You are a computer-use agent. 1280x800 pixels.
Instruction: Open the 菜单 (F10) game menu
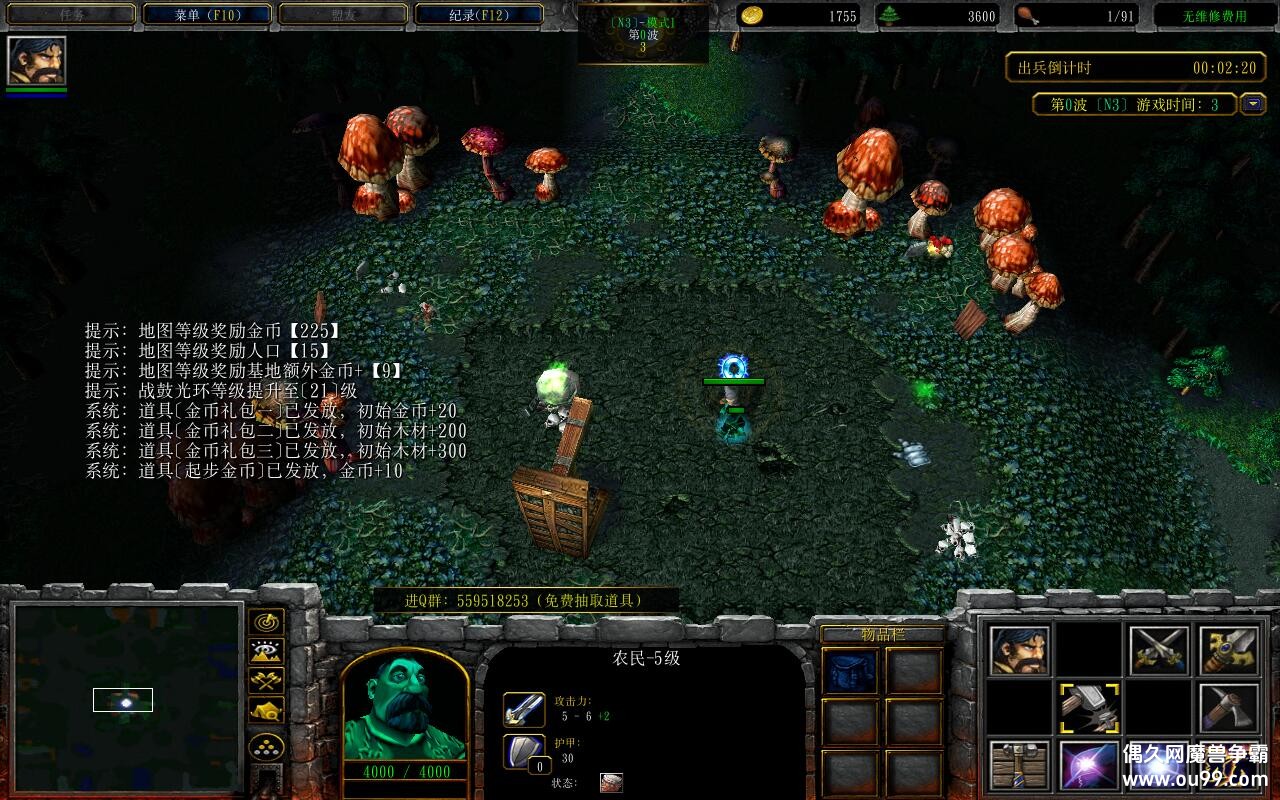tap(207, 15)
